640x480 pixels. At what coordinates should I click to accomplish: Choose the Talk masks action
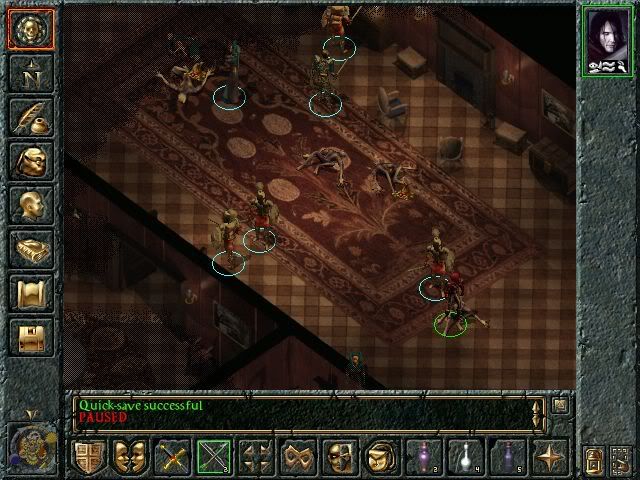click(x=130, y=457)
